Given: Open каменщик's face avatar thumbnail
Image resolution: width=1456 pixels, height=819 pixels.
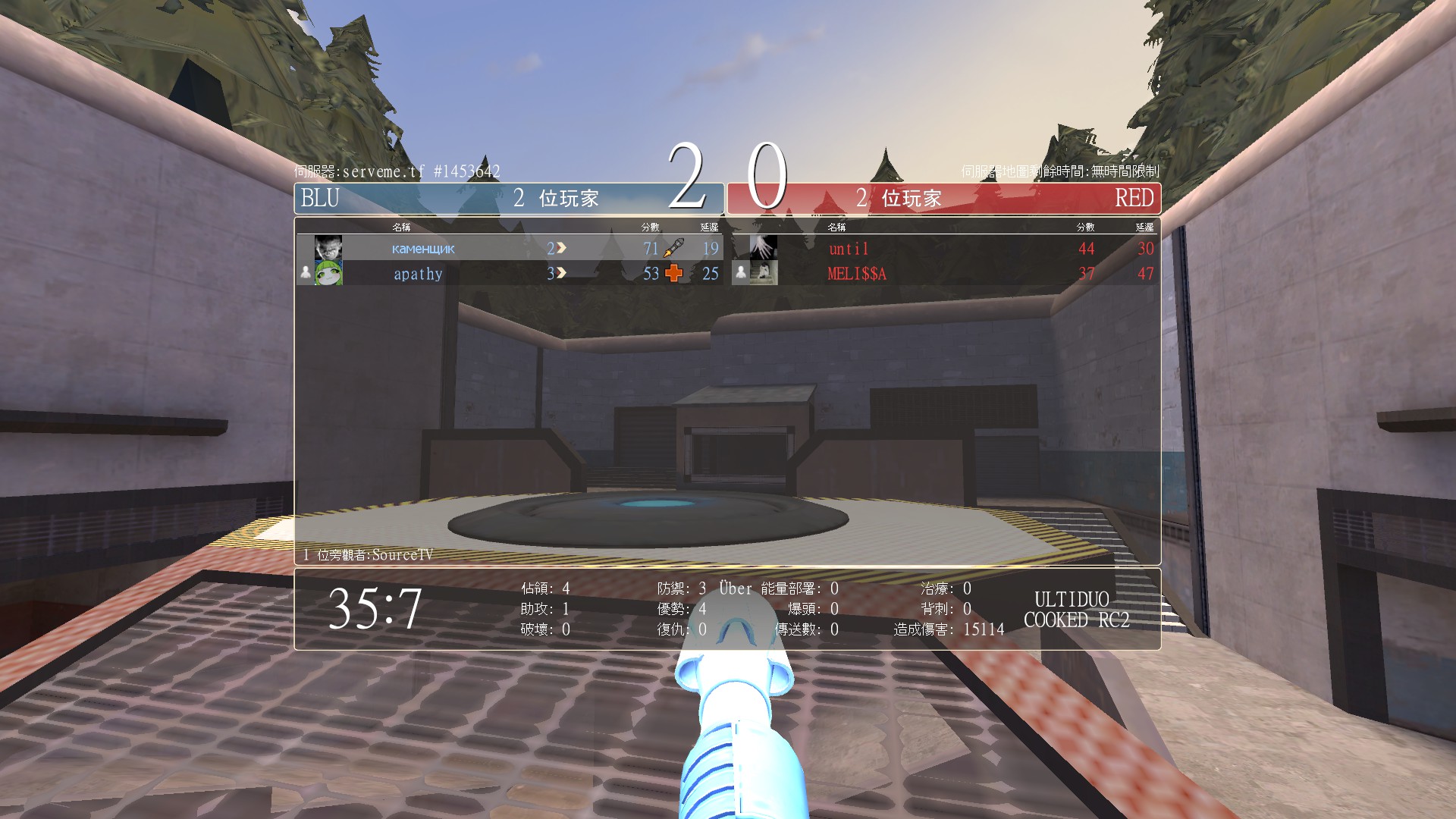Looking at the screenshot, I should click(x=328, y=248).
